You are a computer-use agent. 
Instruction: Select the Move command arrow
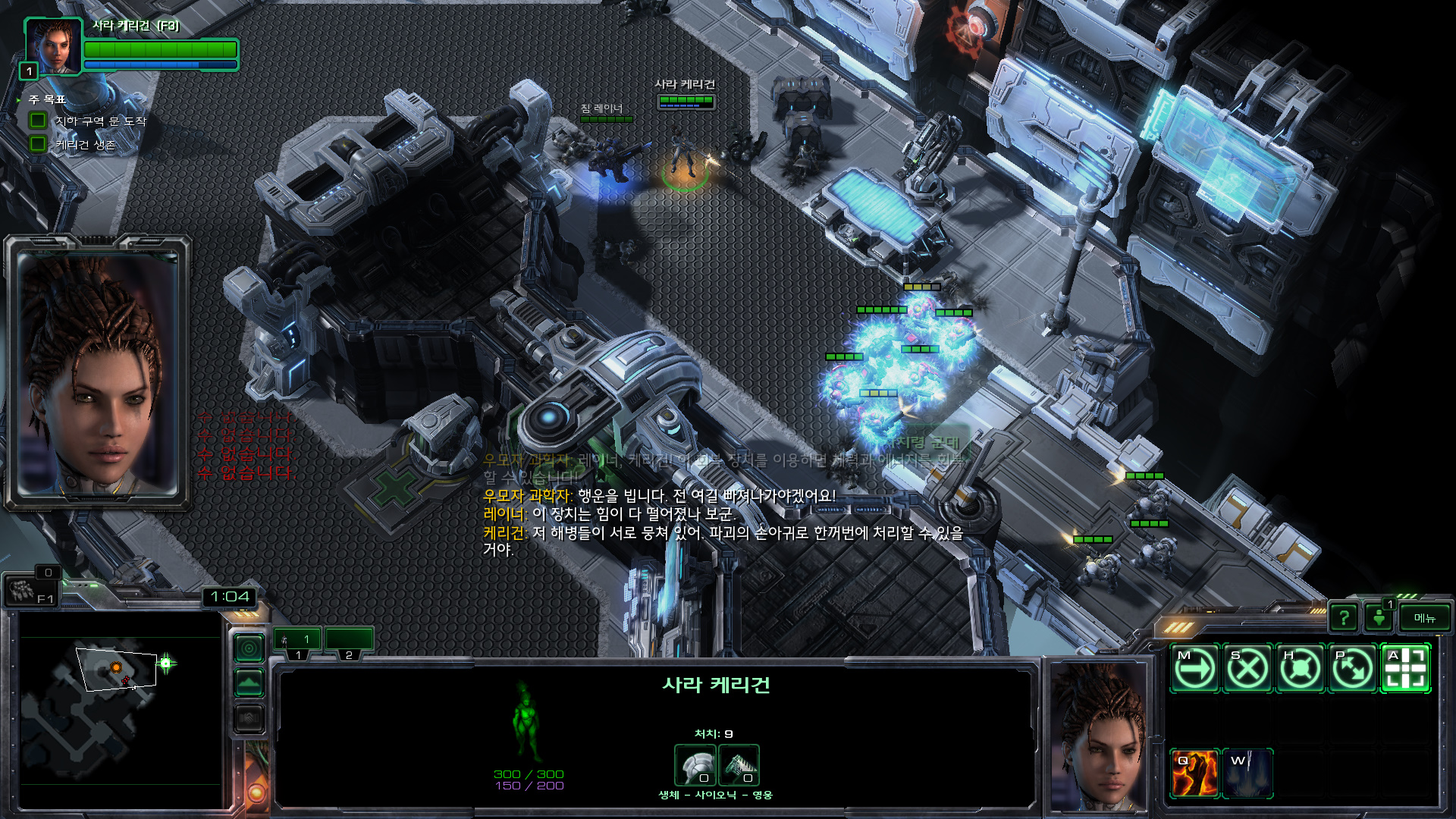[x=1194, y=669]
